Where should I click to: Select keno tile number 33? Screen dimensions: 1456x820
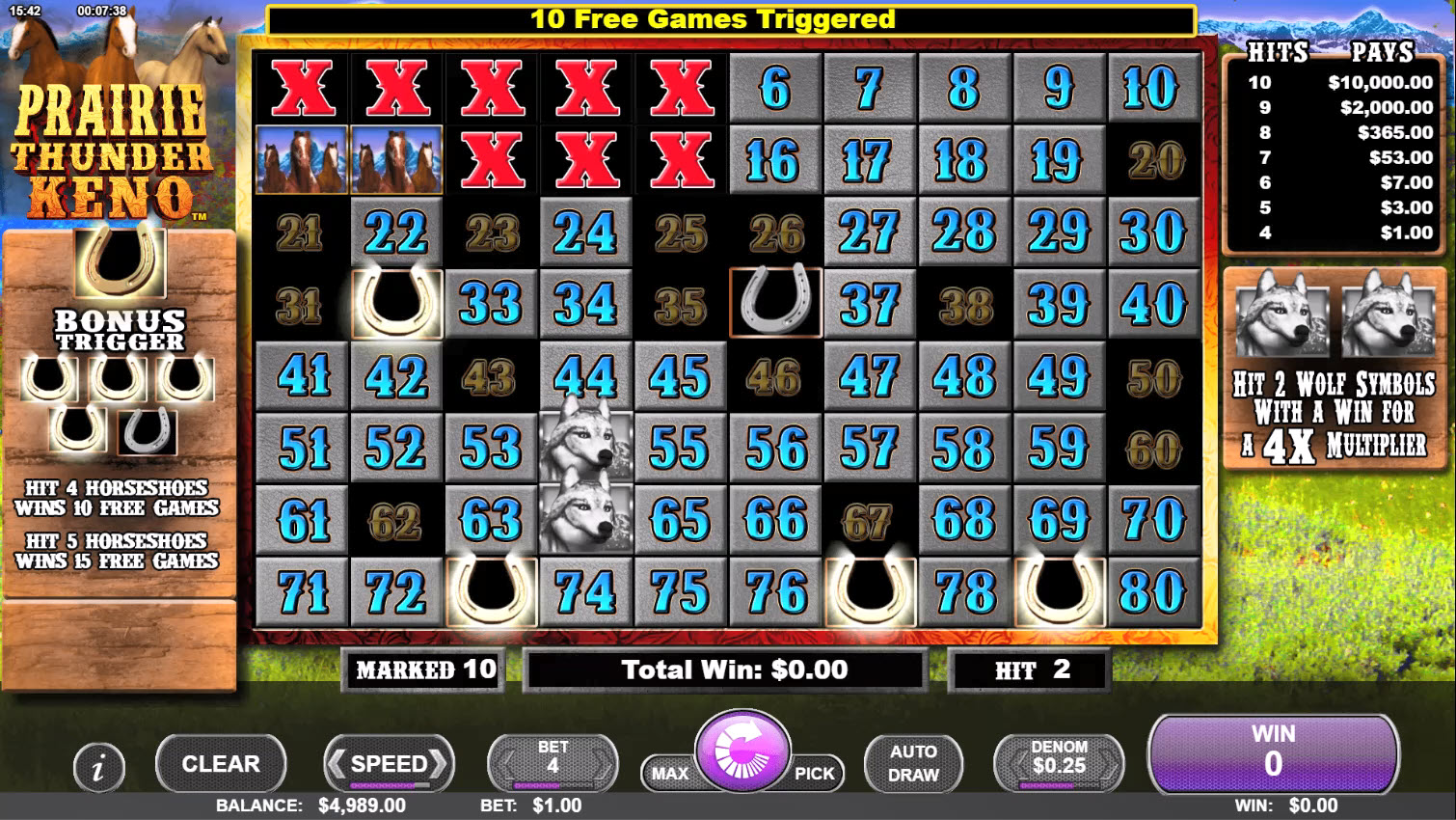click(491, 304)
